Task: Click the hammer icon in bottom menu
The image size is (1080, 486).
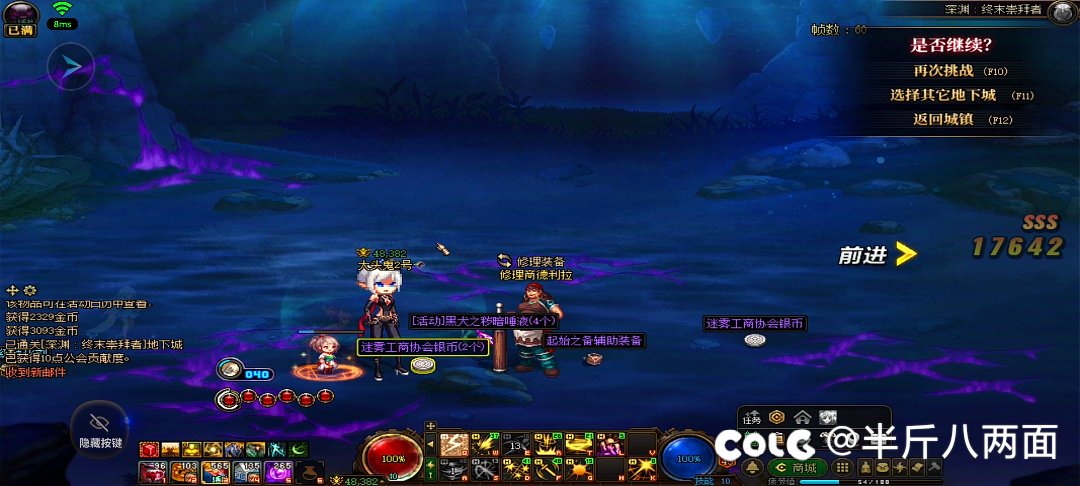Action: [x=934, y=467]
